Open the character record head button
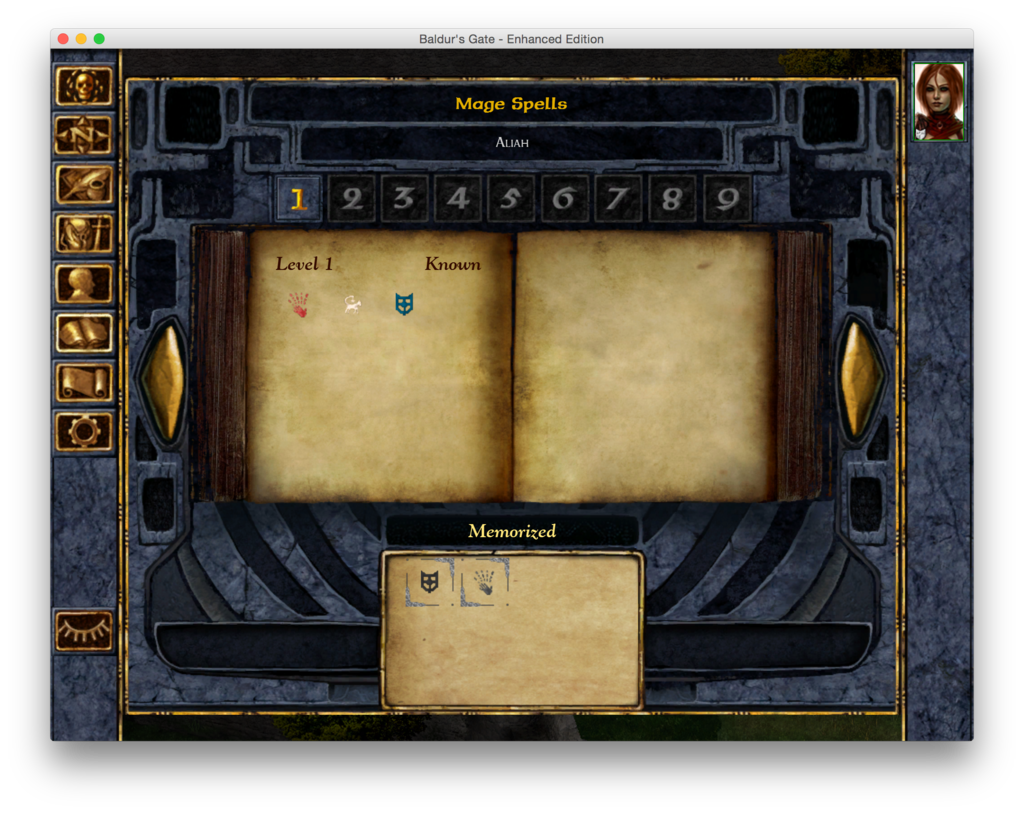 (84, 283)
